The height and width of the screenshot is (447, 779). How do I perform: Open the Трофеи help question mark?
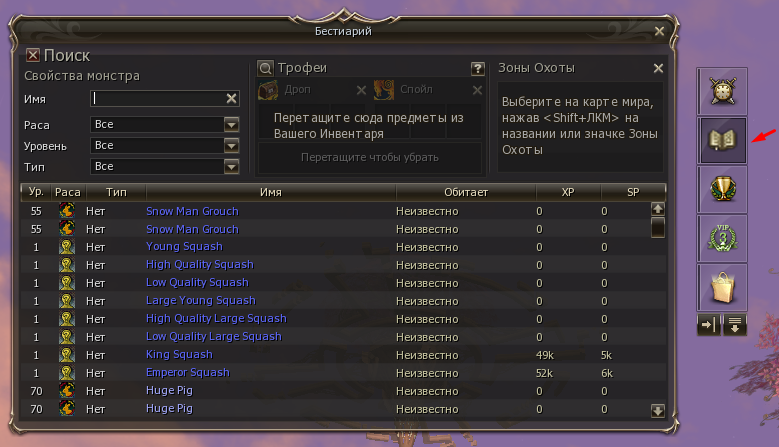point(478,69)
